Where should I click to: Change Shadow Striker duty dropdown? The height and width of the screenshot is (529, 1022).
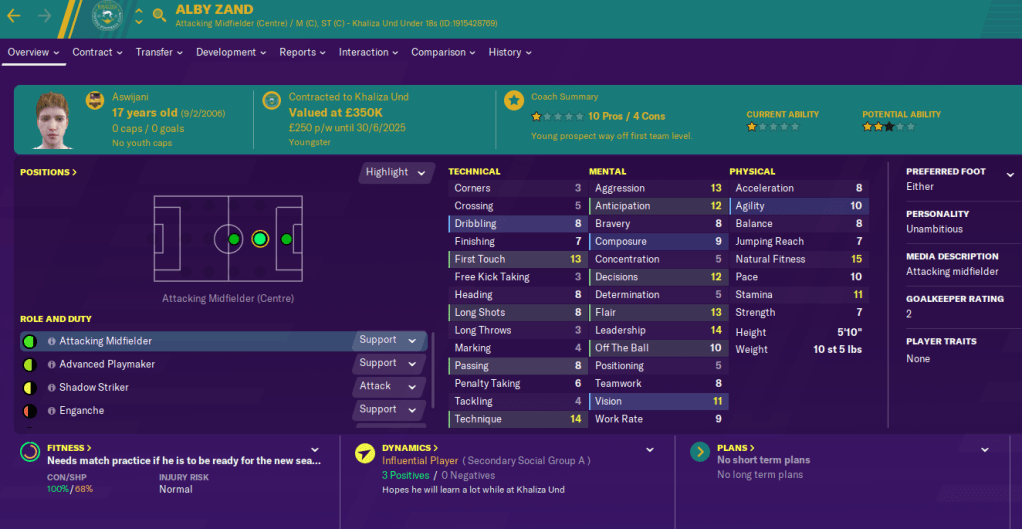coord(389,387)
